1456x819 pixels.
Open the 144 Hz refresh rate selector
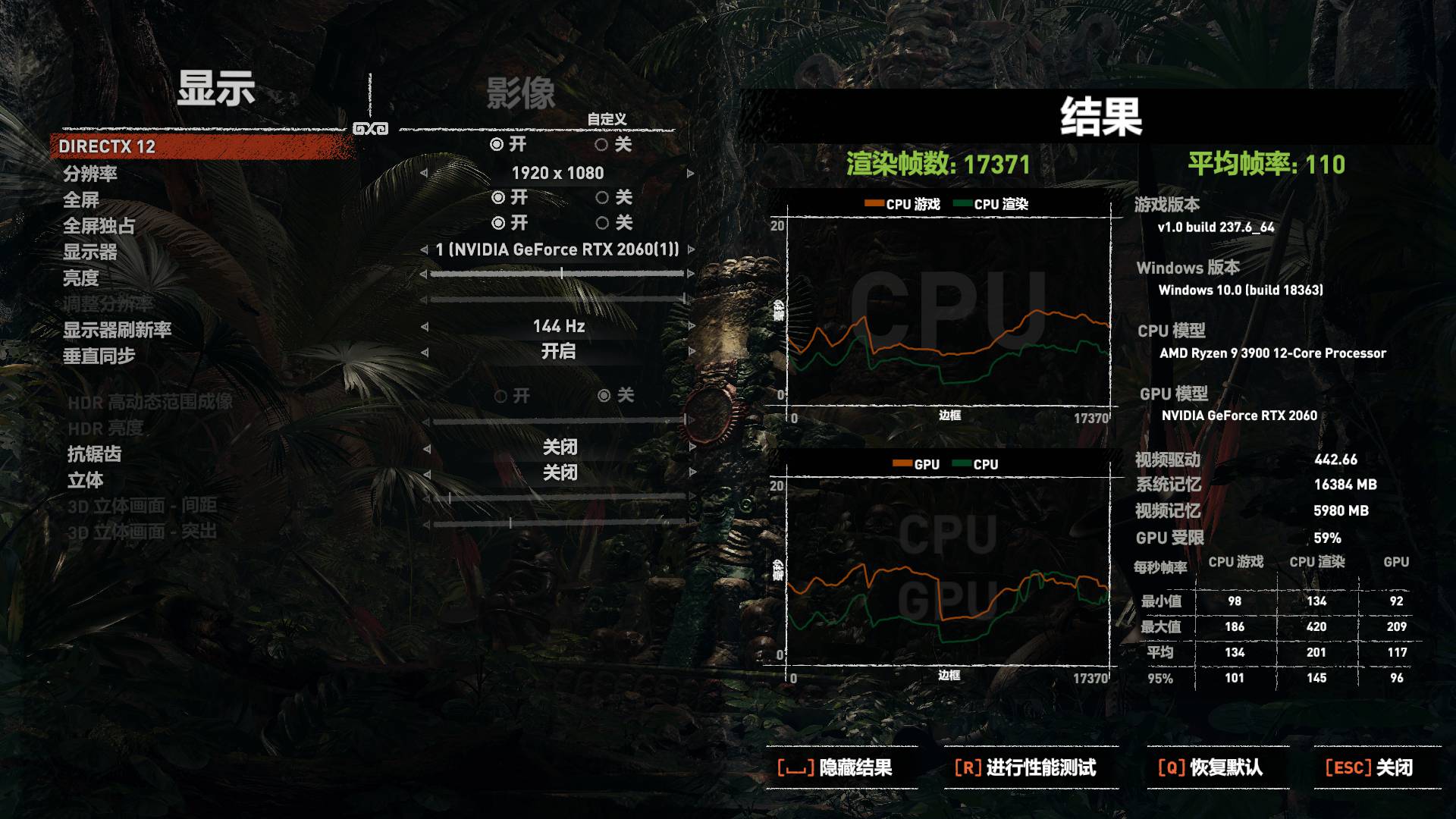(559, 327)
